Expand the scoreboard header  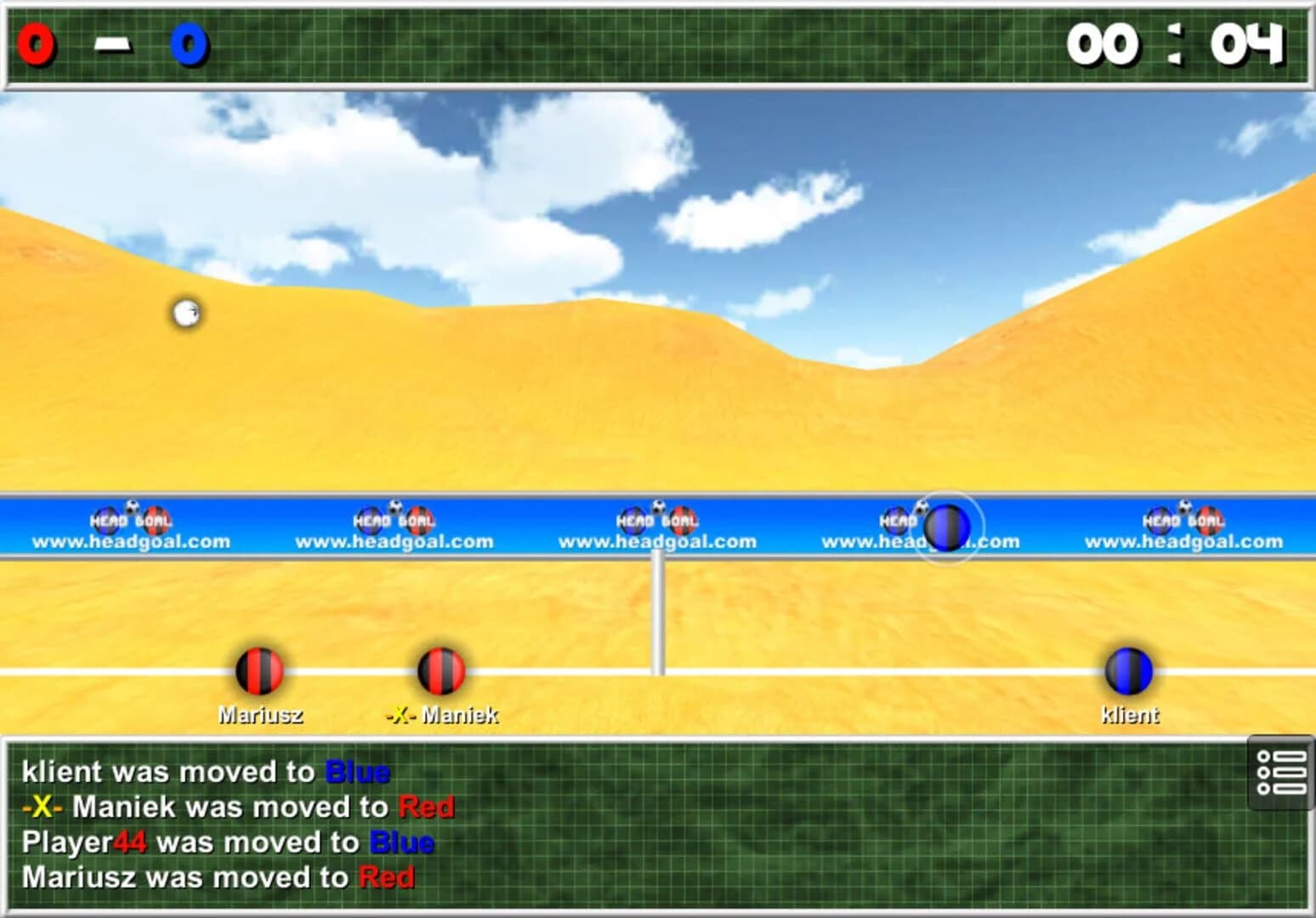click(658, 42)
